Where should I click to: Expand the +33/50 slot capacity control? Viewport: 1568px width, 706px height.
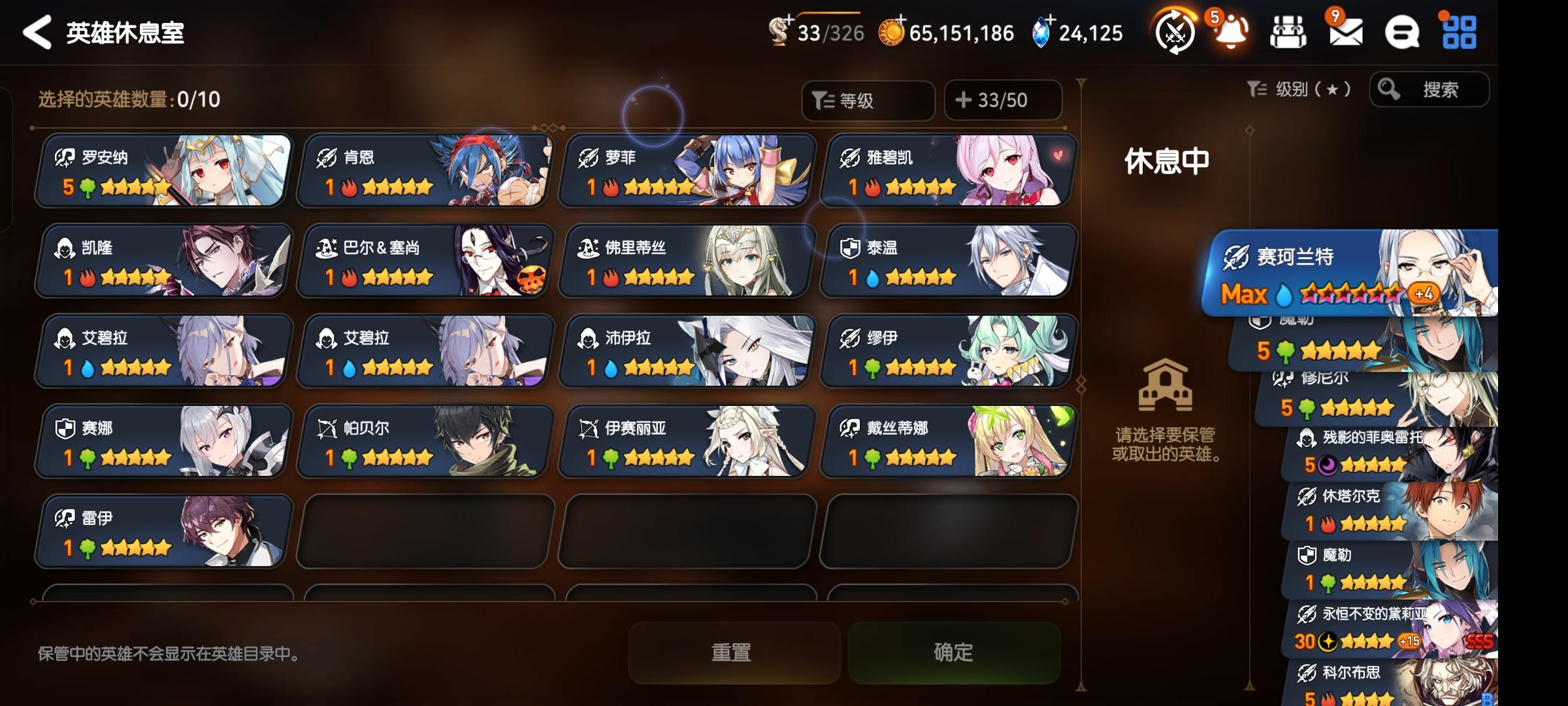(1004, 99)
